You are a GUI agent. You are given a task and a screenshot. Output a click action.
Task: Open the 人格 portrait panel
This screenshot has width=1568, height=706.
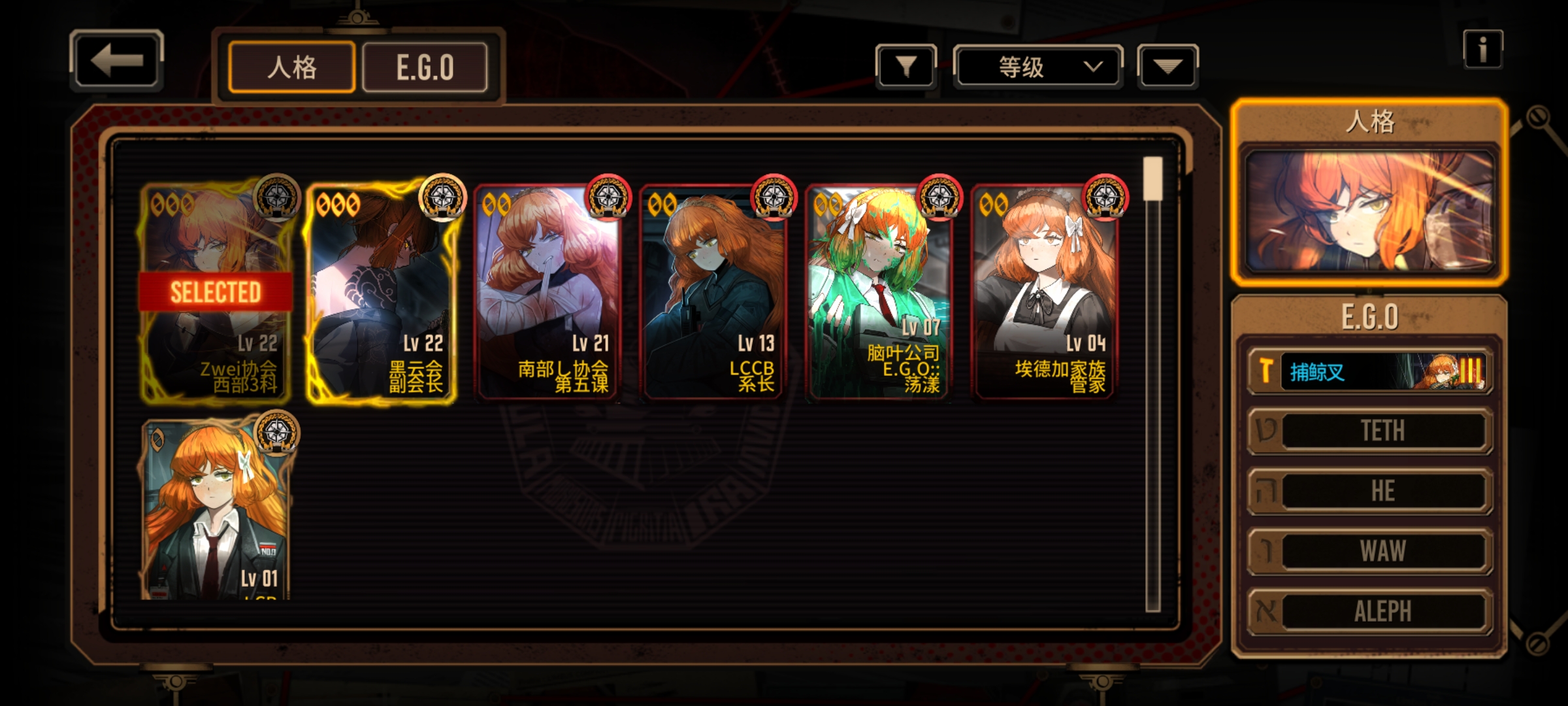point(1369,210)
